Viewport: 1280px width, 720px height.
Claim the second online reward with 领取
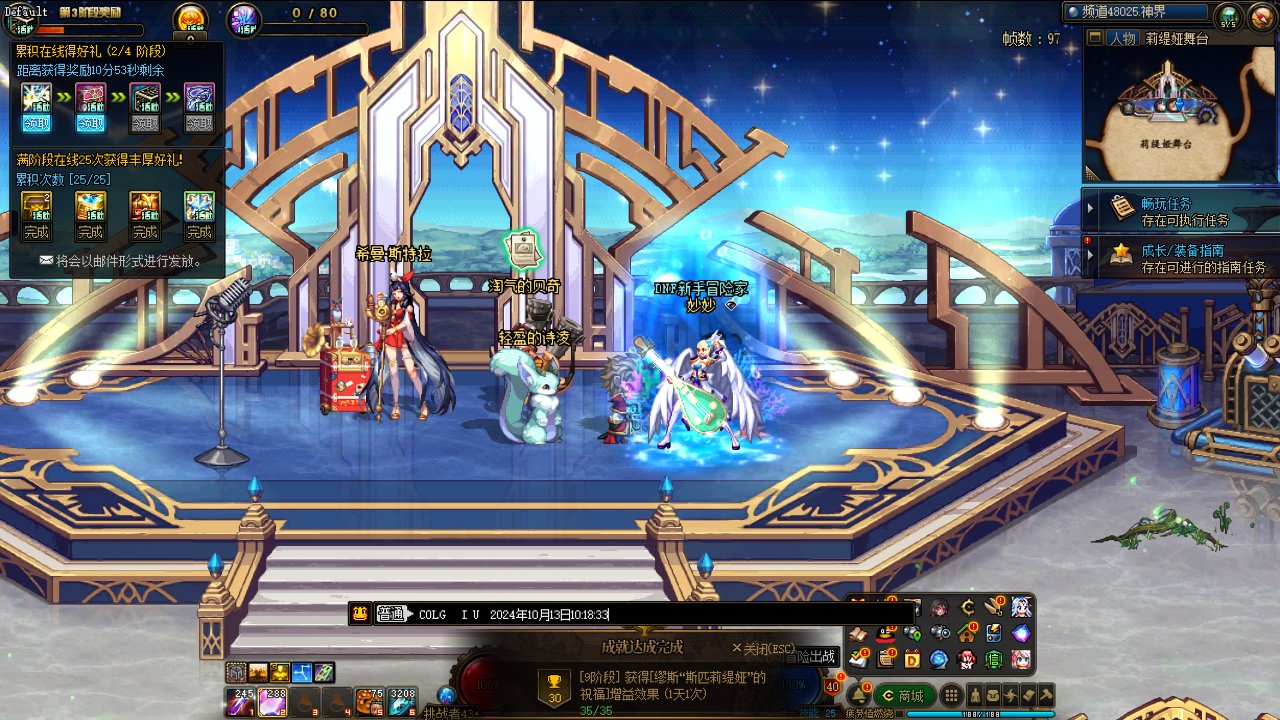(x=90, y=124)
